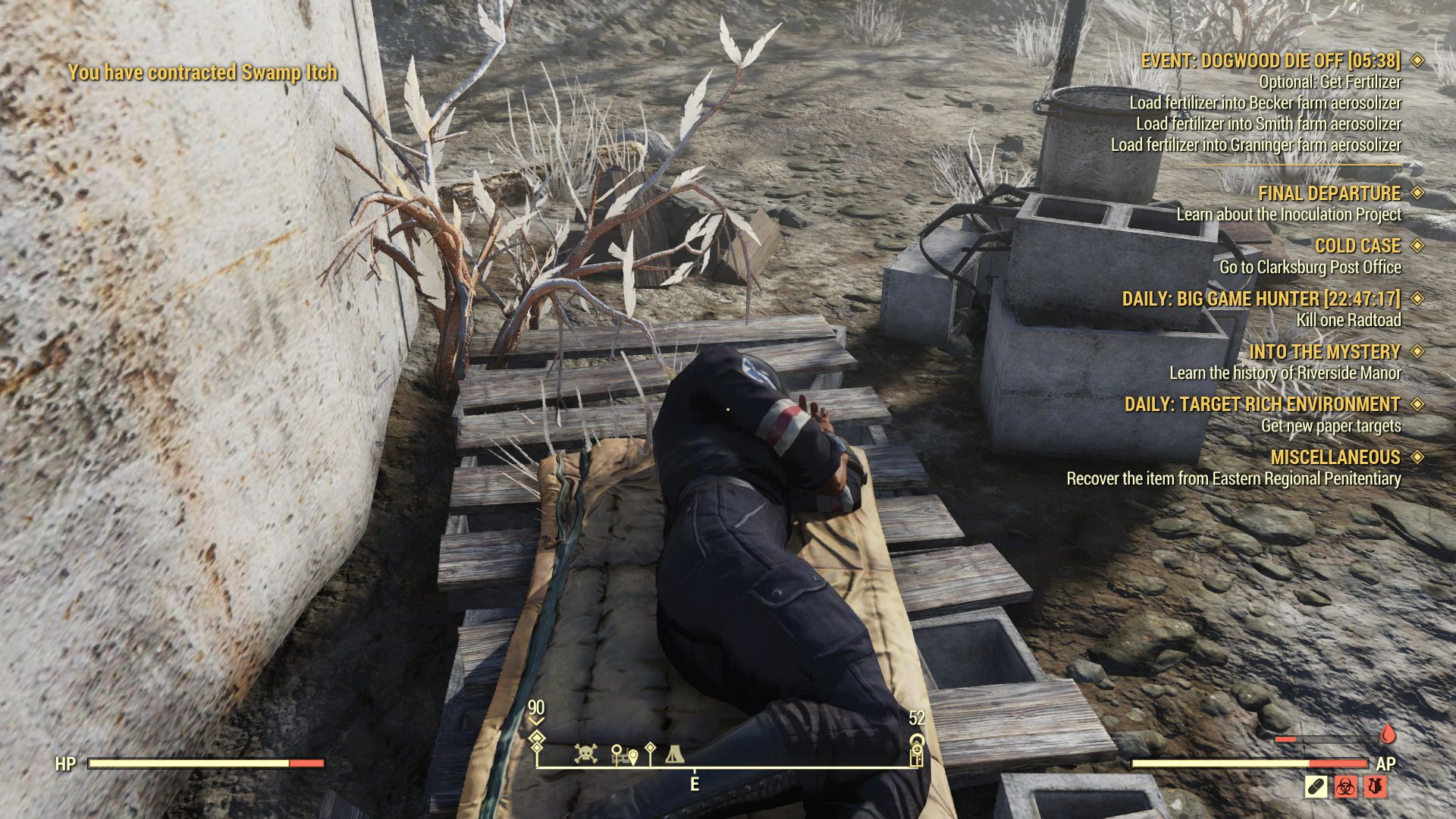Select the holotape icon at the compass edge
Screen dimensions: 1456x819
click(916, 756)
